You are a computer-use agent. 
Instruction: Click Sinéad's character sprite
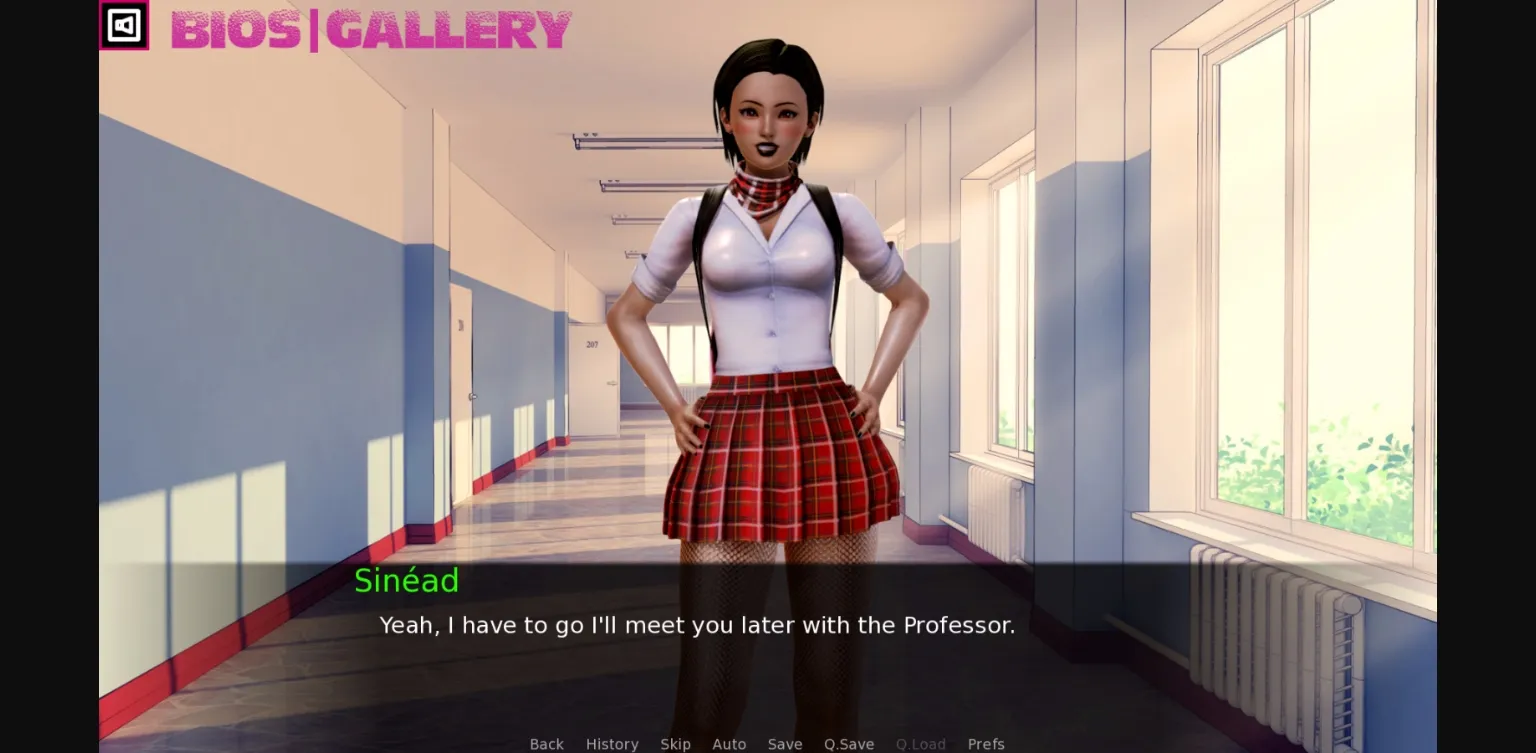coord(770,300)
